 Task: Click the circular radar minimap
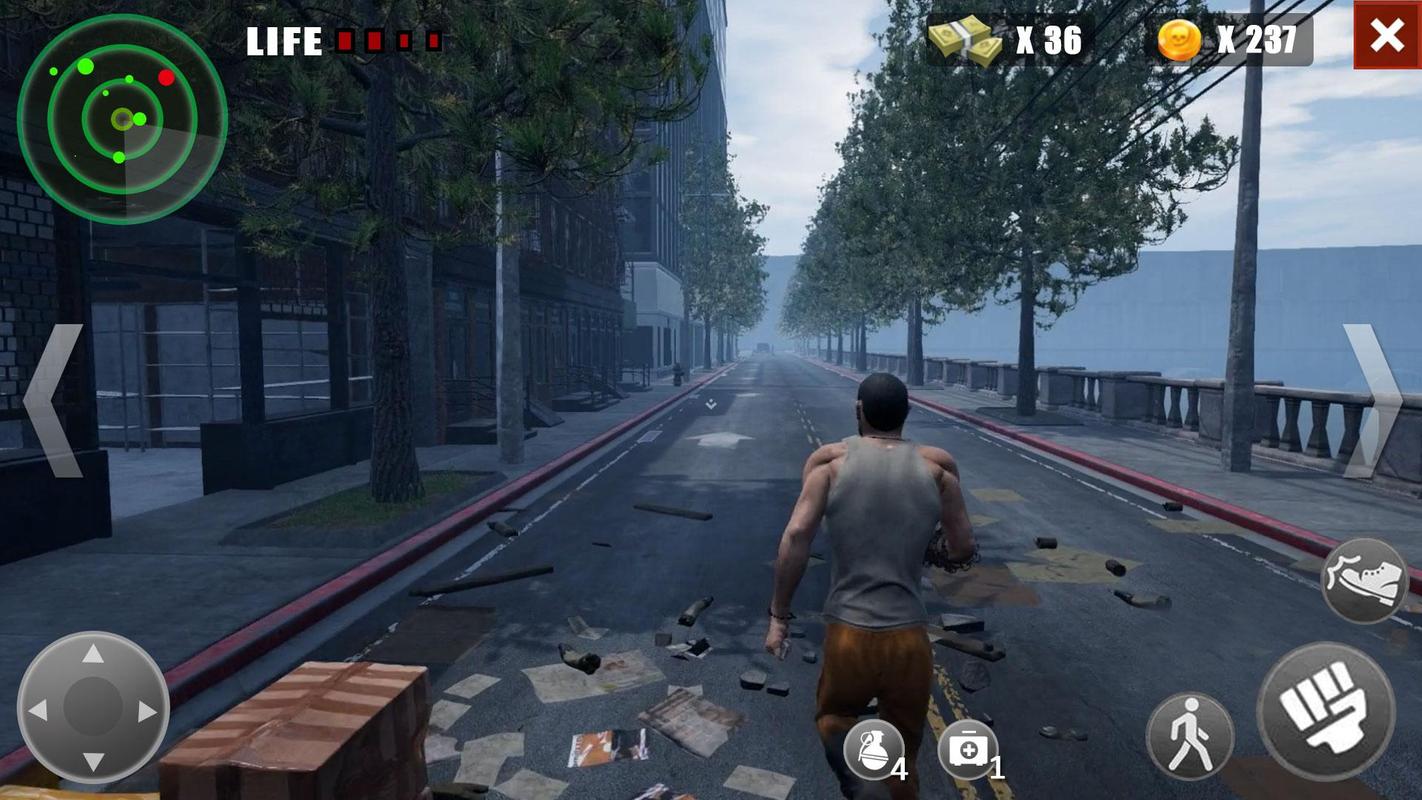122,119
